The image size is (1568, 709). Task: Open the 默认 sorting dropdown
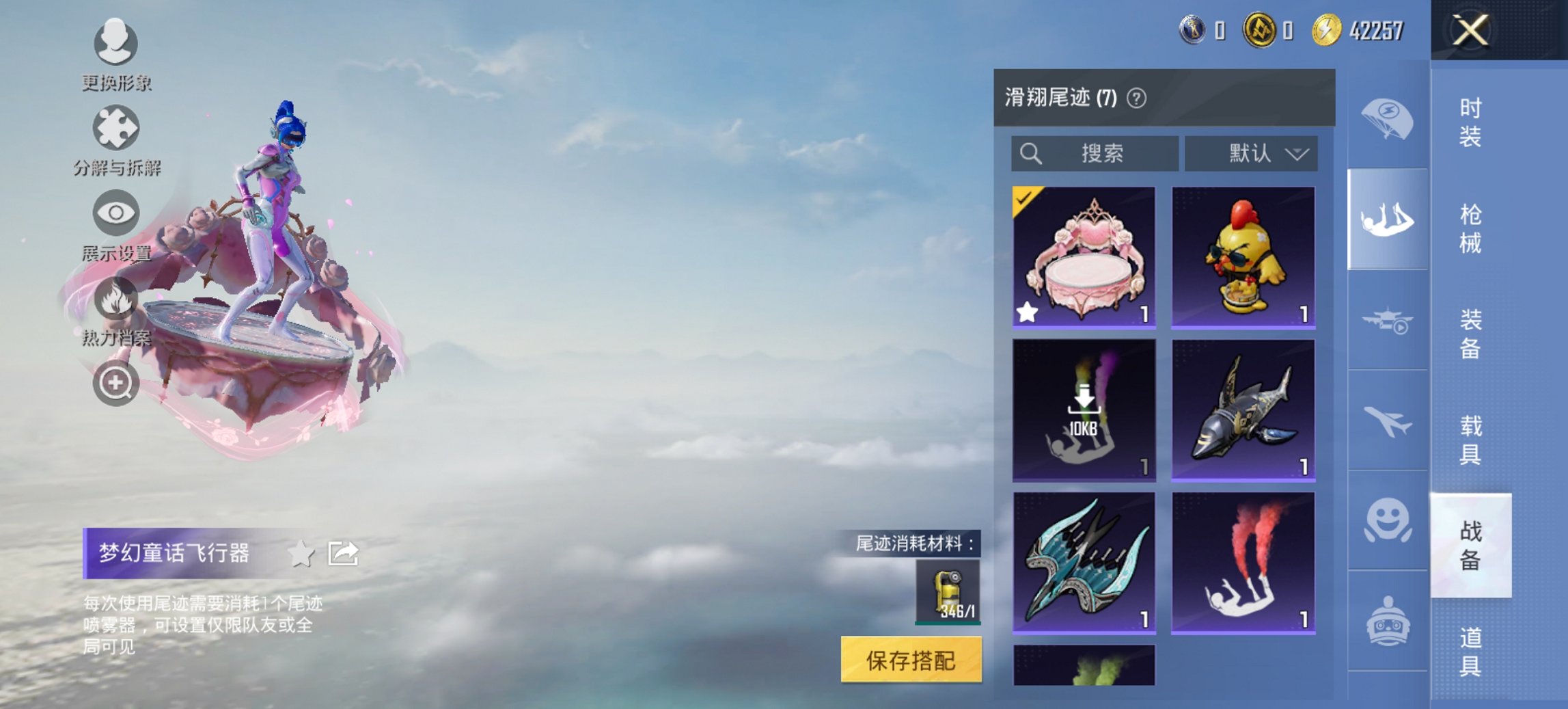[x=1252, y=154]
